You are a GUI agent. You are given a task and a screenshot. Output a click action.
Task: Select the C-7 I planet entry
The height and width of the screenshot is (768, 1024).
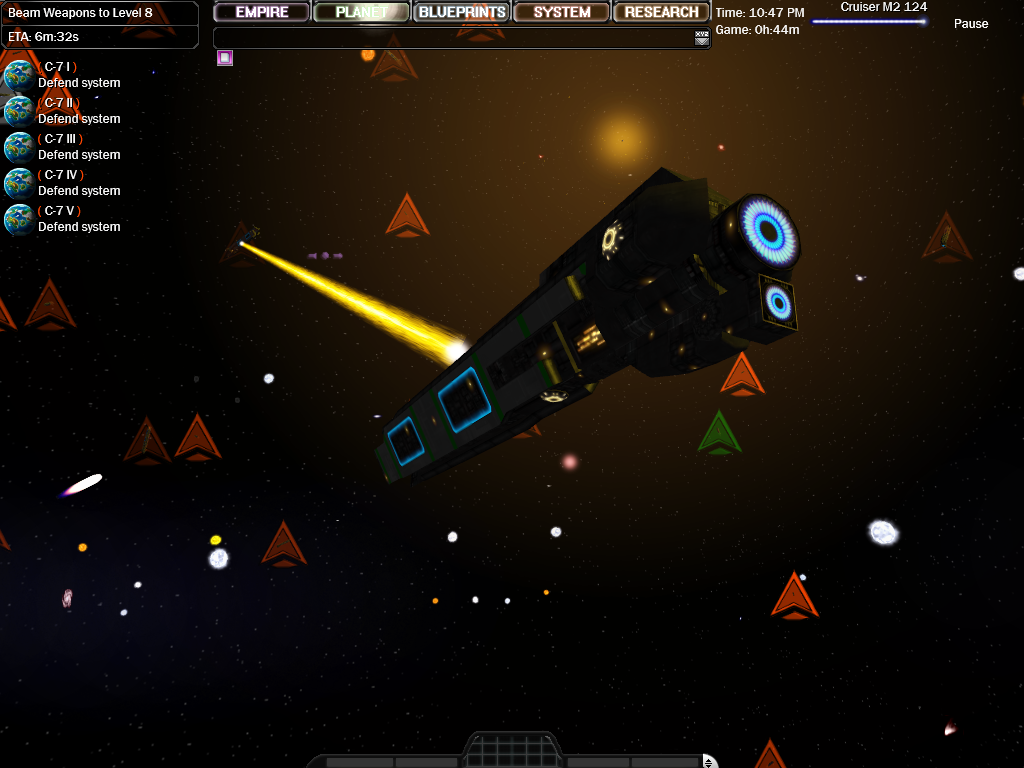click(x=19, y=75)
